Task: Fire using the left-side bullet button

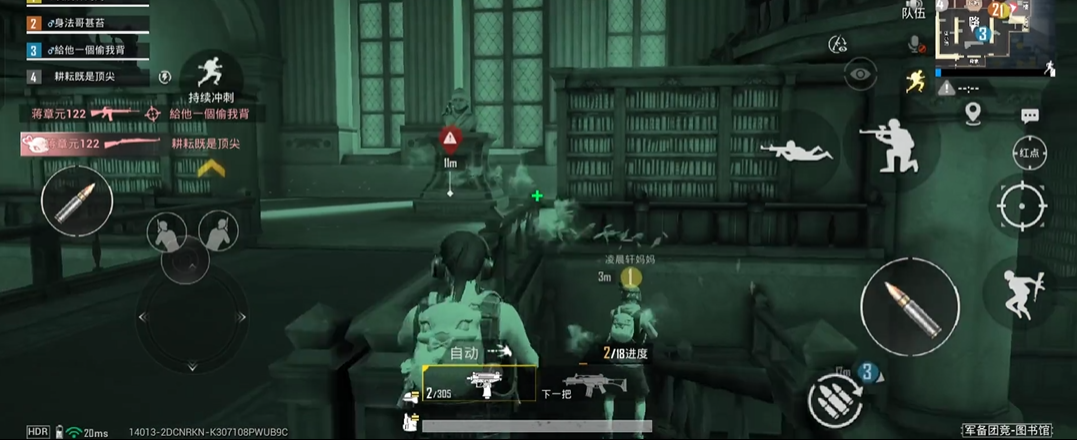Action: (76, 201)
